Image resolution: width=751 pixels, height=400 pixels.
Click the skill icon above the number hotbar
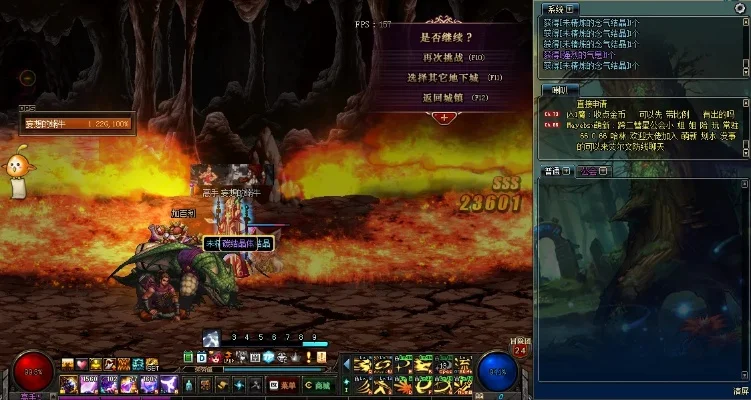point(211,337)
